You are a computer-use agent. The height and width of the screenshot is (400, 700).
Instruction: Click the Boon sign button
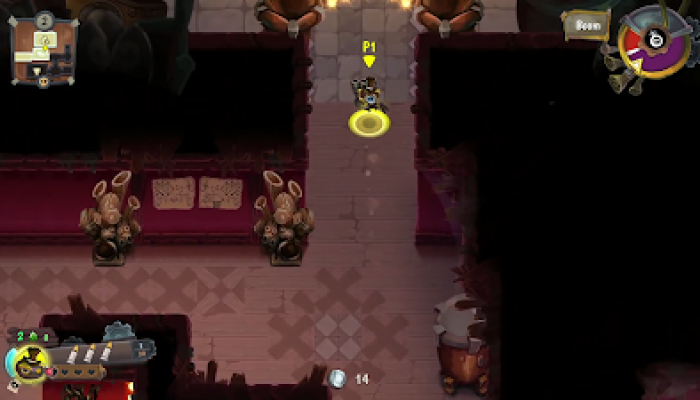point(586,25)
